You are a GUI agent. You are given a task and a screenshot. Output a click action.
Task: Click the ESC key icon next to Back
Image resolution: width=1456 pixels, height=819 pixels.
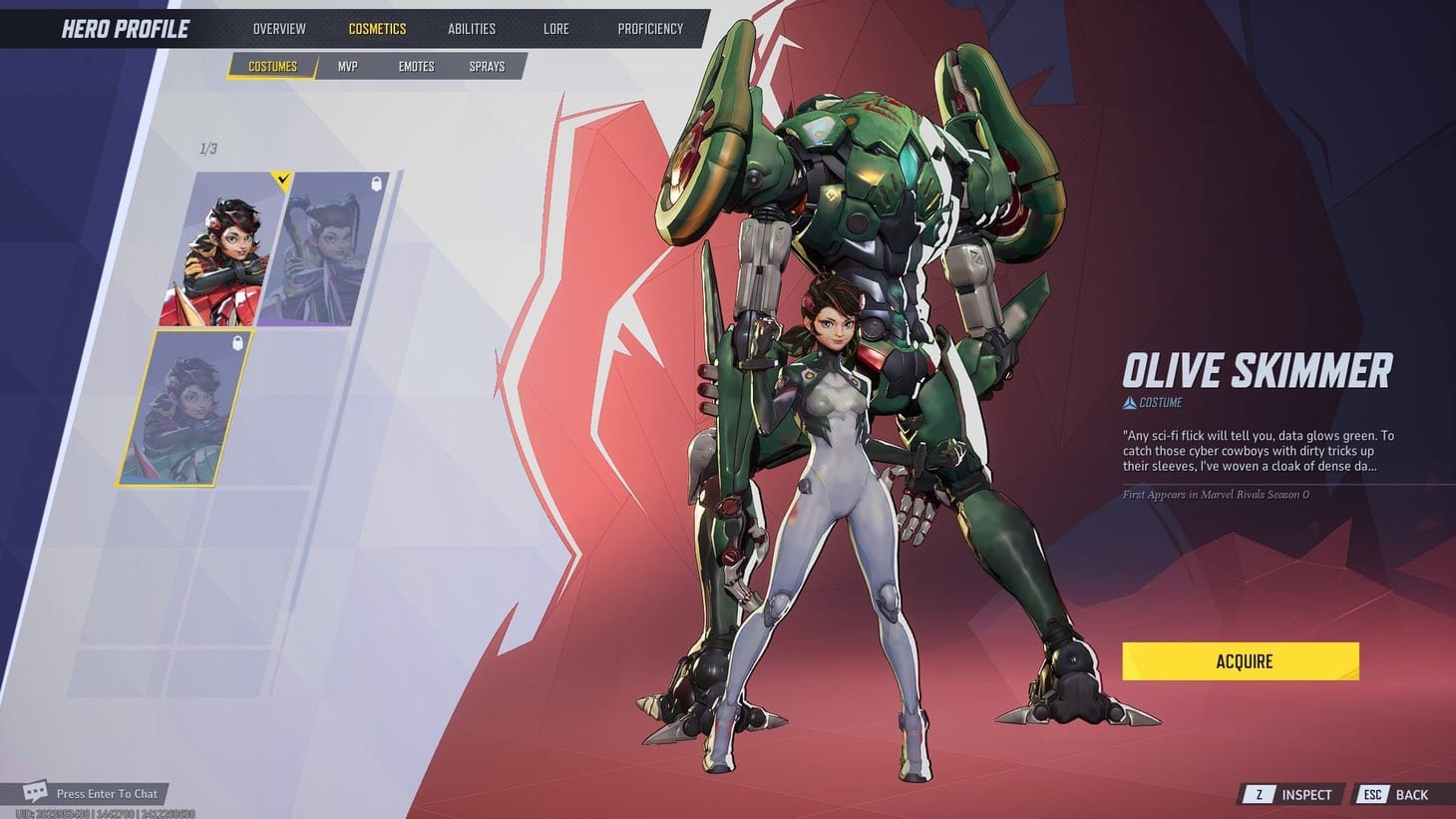coord(1372,794)
